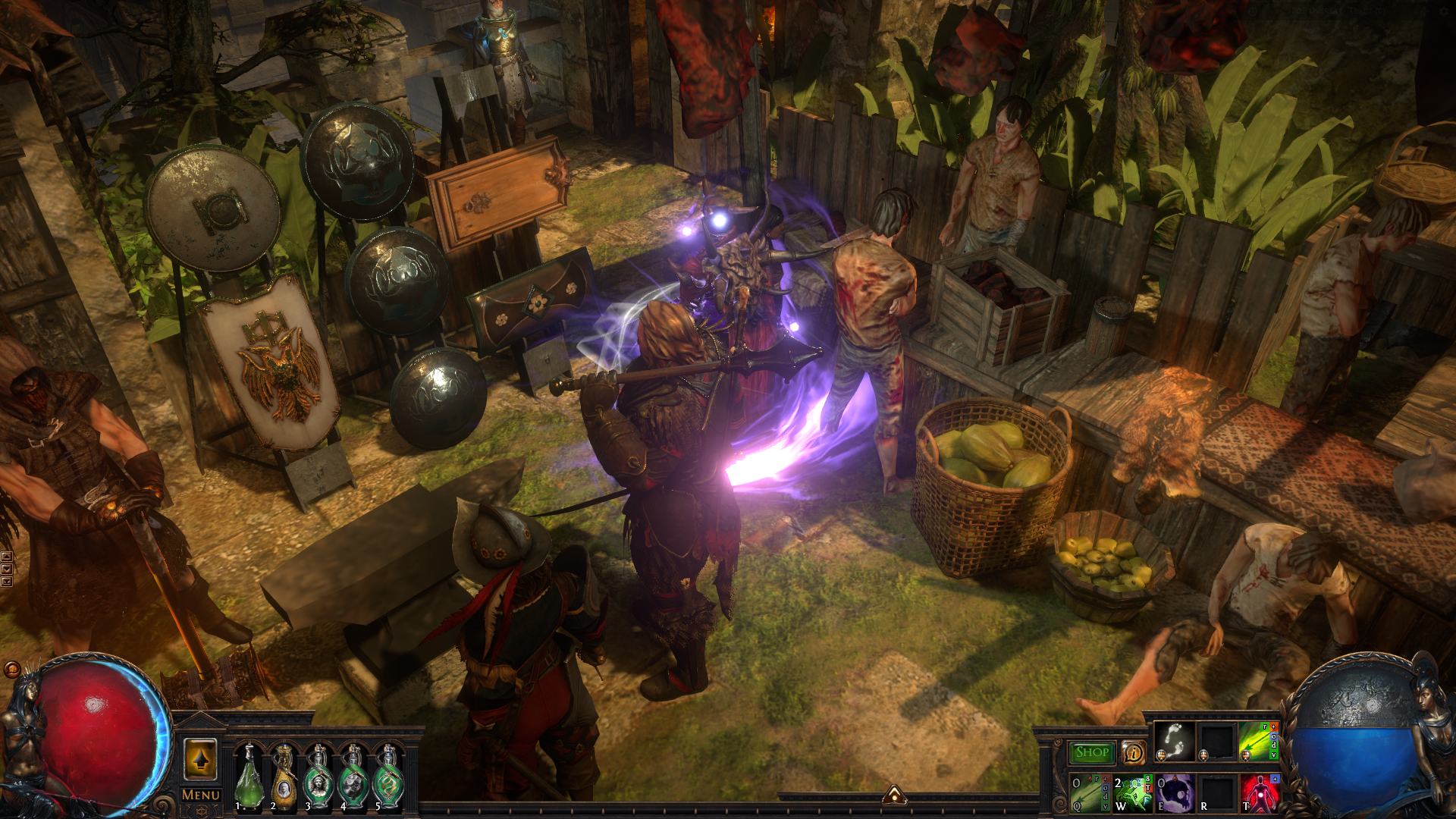Click the small gold arrow at bottom centre
The image size is (1456, 819).
coord(894,795)
